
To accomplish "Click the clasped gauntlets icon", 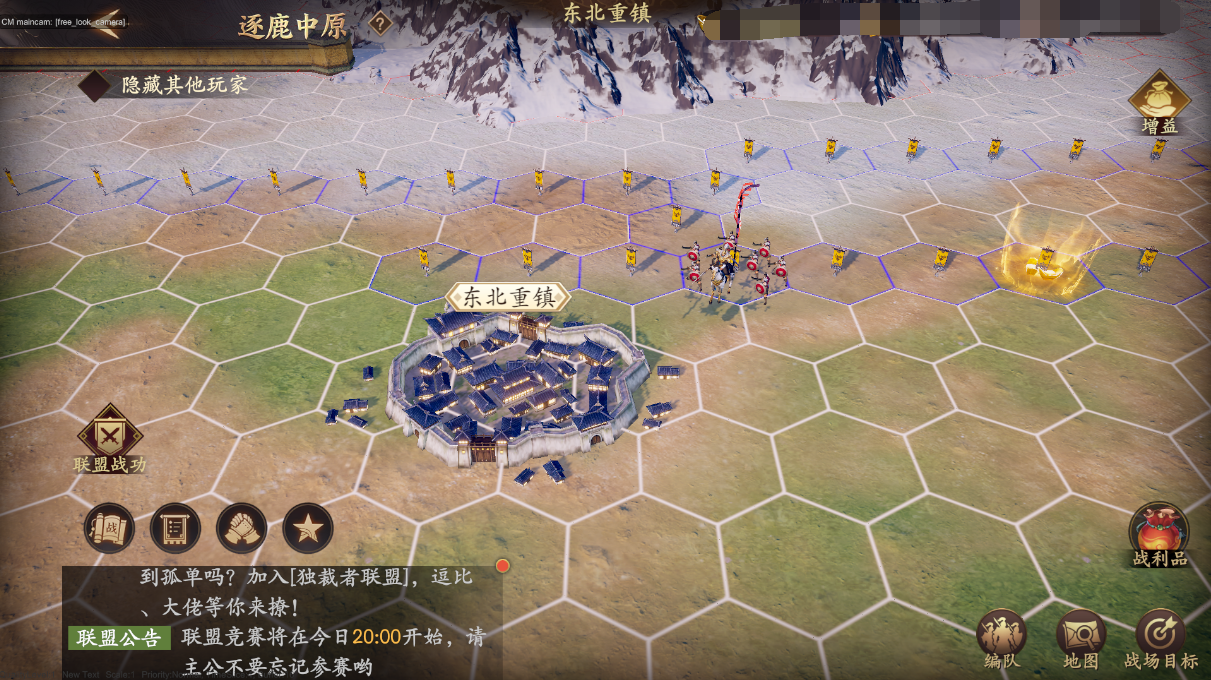I will point(242,528).
